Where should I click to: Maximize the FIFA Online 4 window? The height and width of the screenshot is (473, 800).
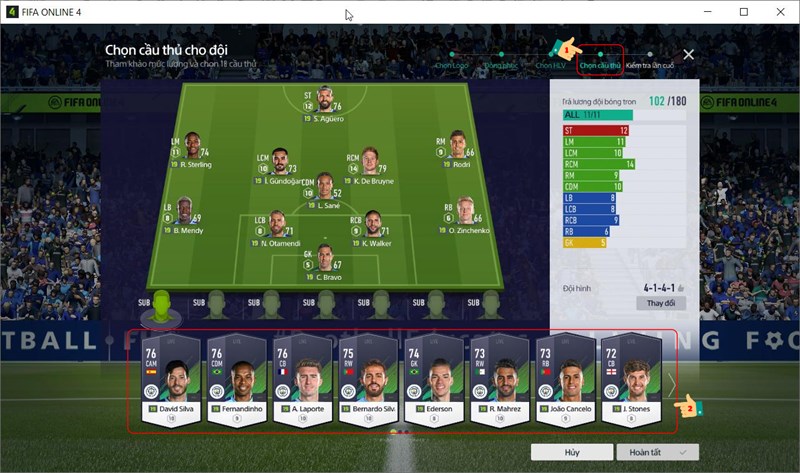(x=743, y=12)
